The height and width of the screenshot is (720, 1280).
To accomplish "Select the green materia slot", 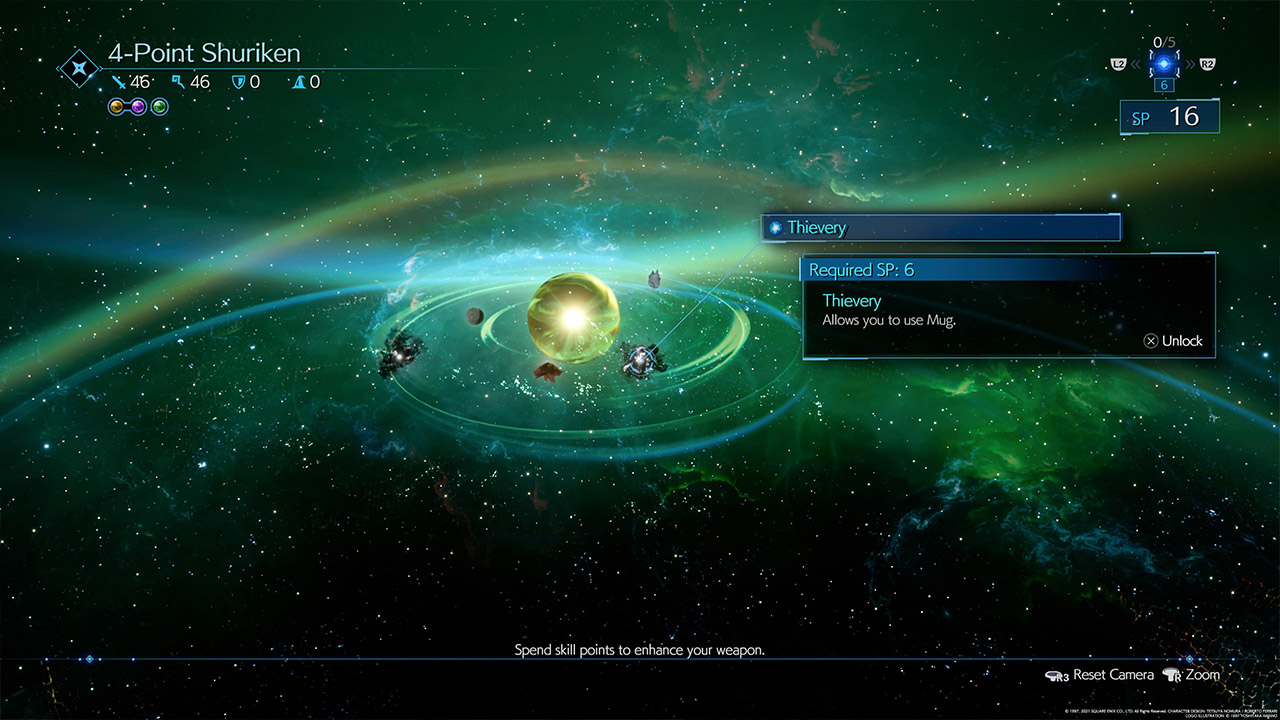I will point(160,106).
